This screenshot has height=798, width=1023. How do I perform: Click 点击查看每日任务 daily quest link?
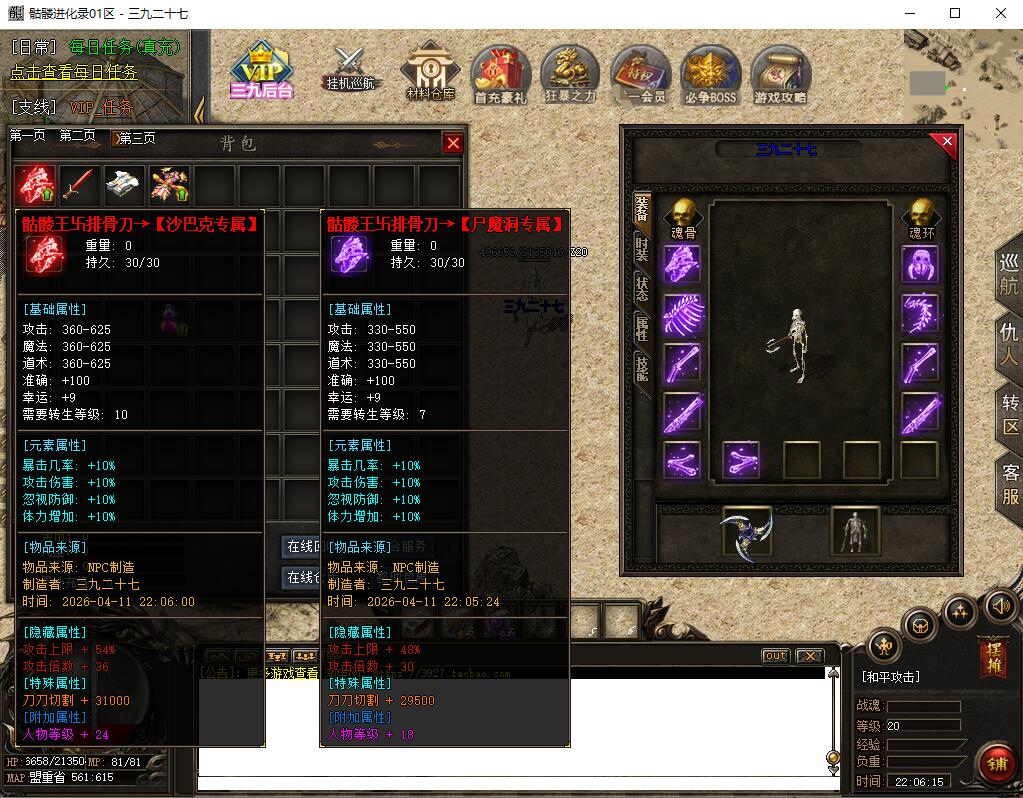coord(74,72)
